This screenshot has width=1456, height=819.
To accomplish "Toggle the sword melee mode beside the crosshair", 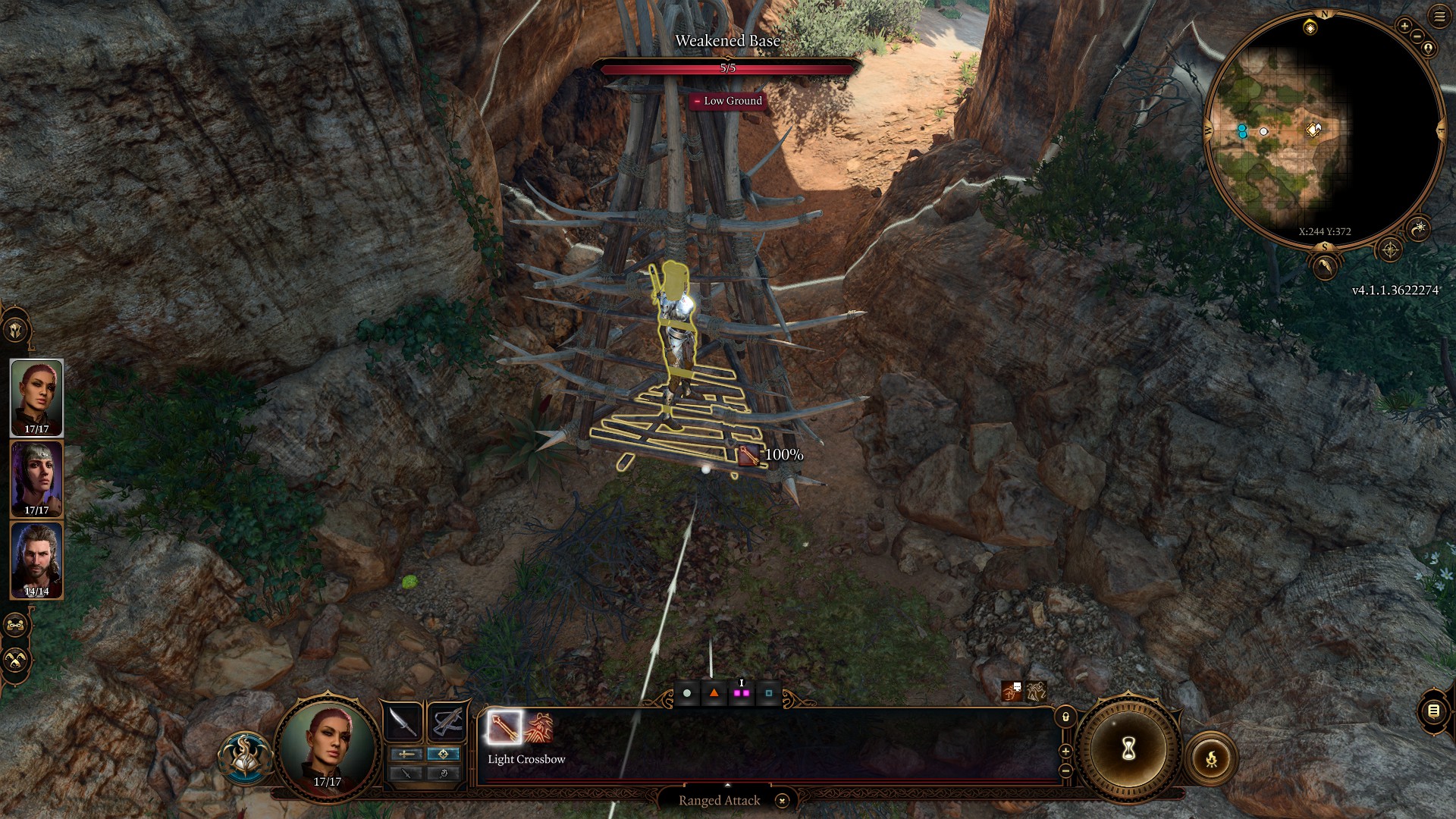I will [405, 755].
